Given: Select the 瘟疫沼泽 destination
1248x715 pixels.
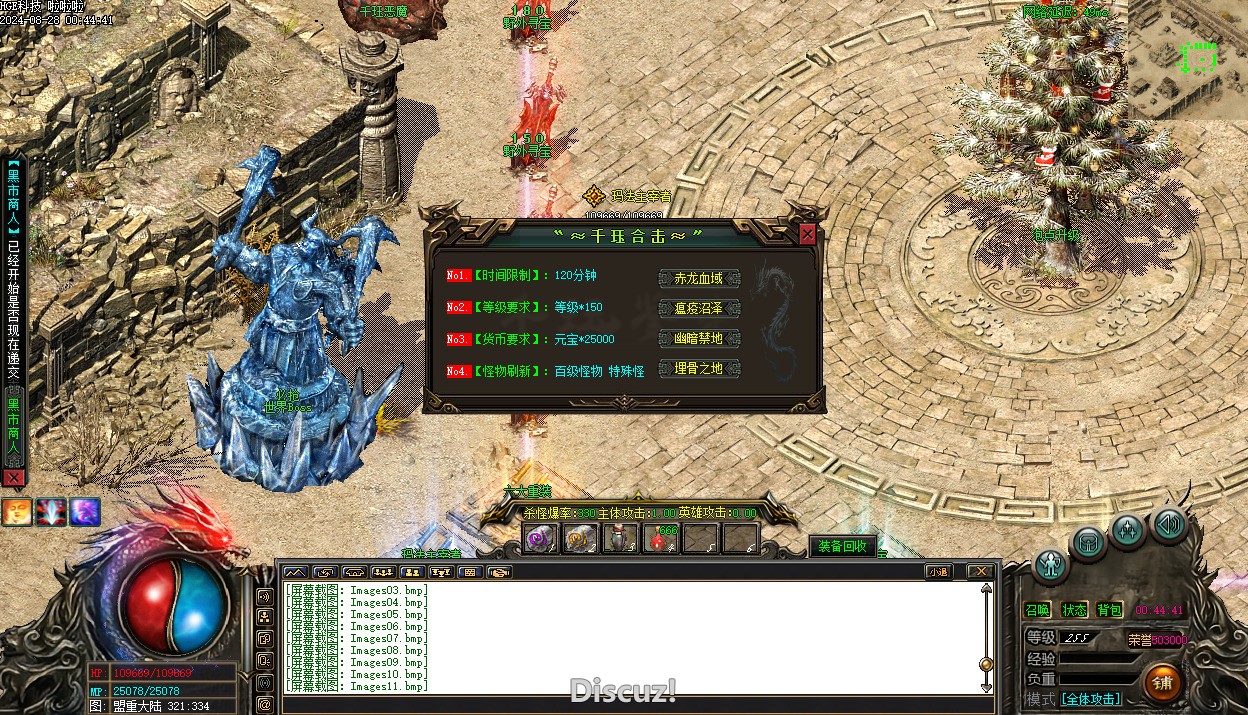Looking at the screenshot, I should pos(699,308).
